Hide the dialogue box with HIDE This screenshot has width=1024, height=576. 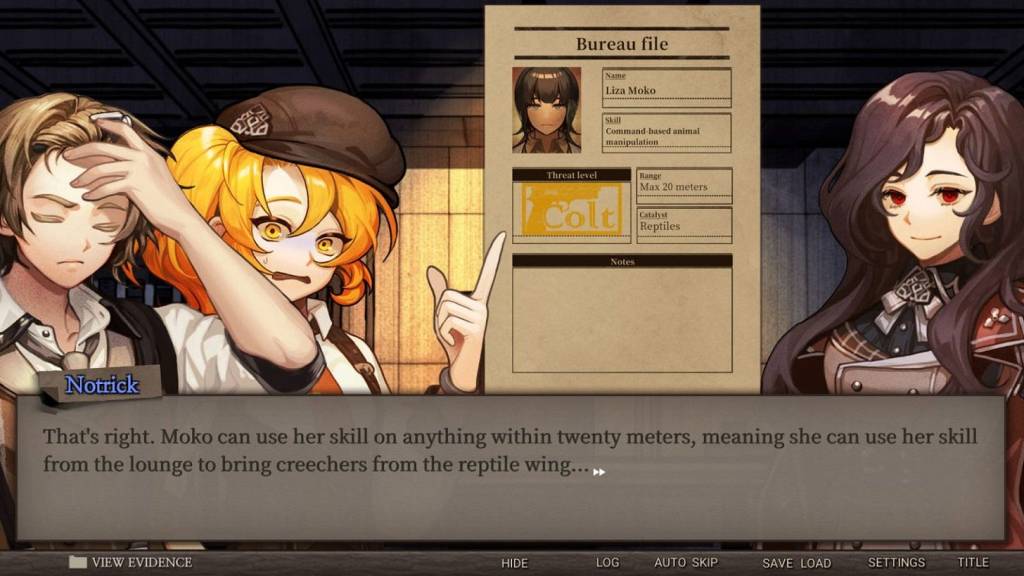(514, 563)
